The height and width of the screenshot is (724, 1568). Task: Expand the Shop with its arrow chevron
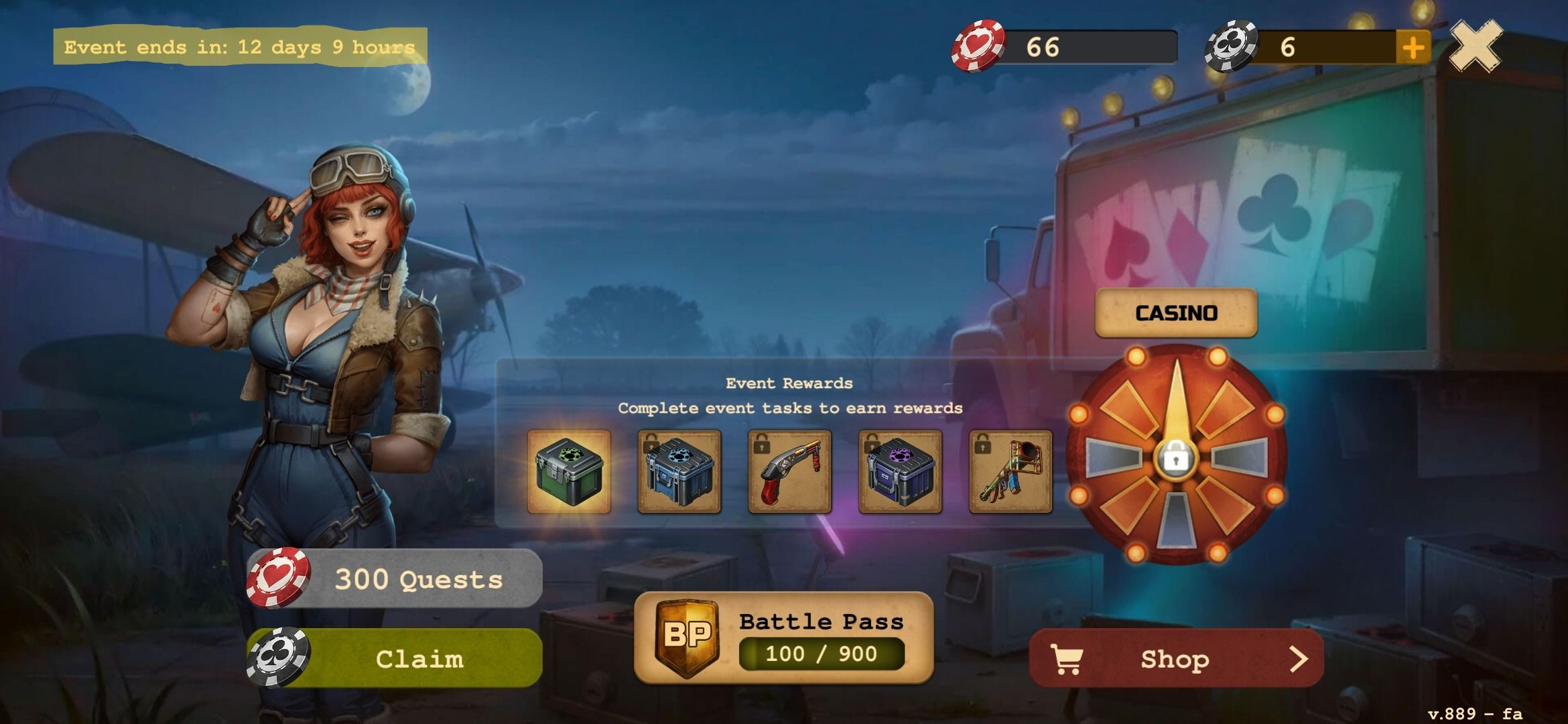(x=1301, y=659)
